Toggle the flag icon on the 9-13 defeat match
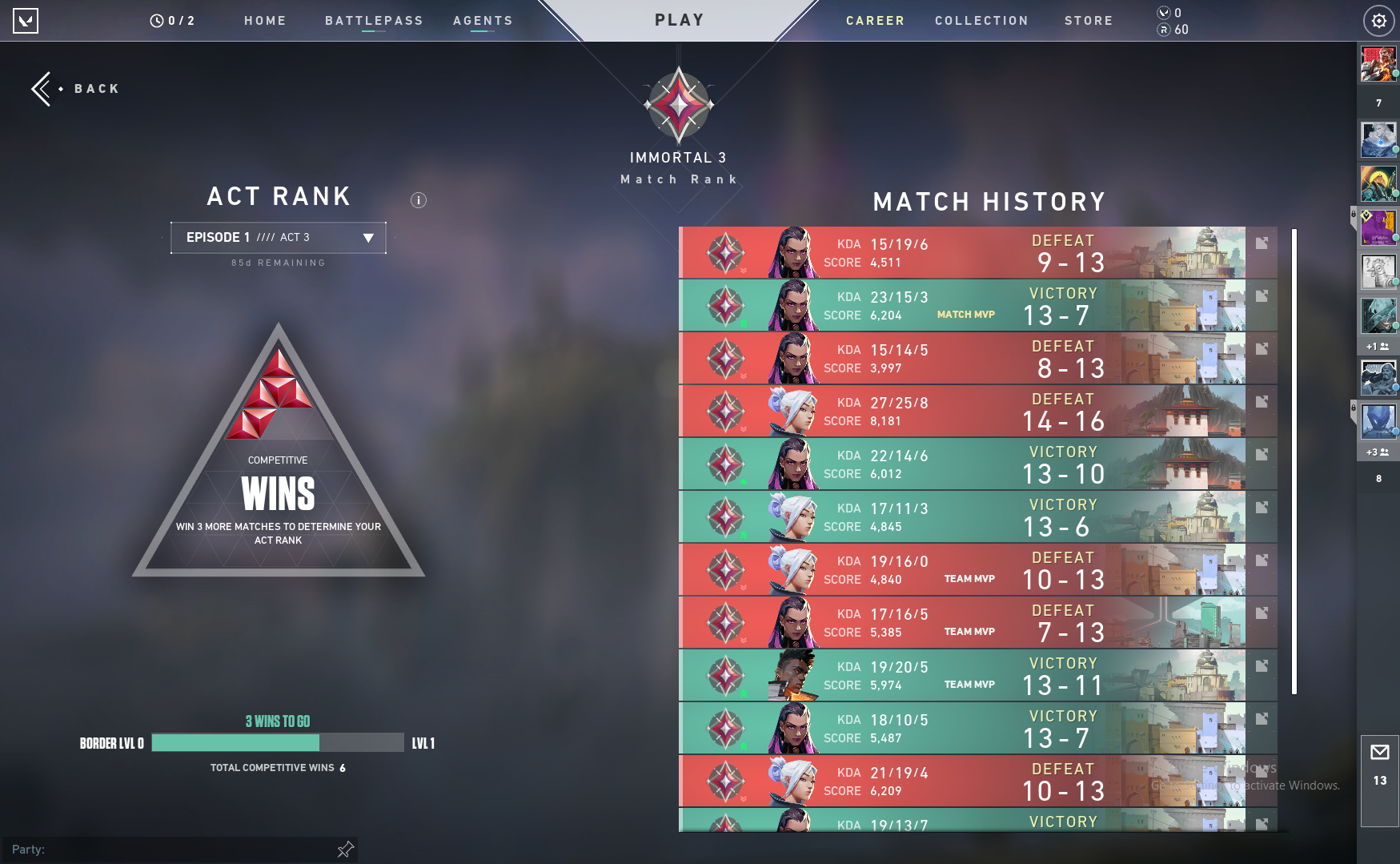 [1262, 243]
